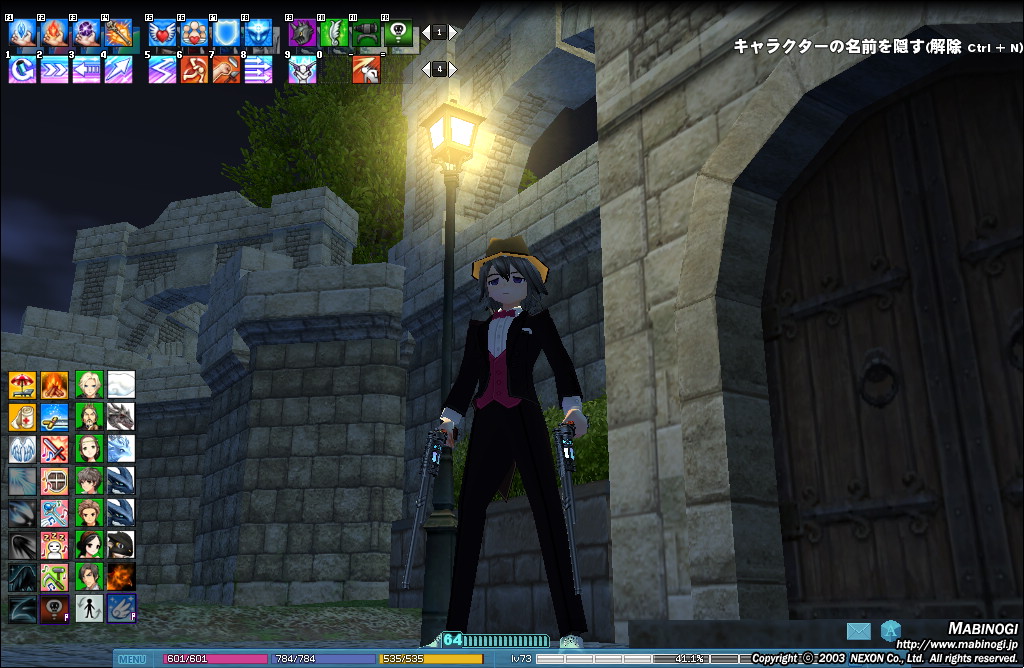This screenshot has width=1024, height=668.
Task: Select the beach umbrella rest skill
Action: pos(22,384)
